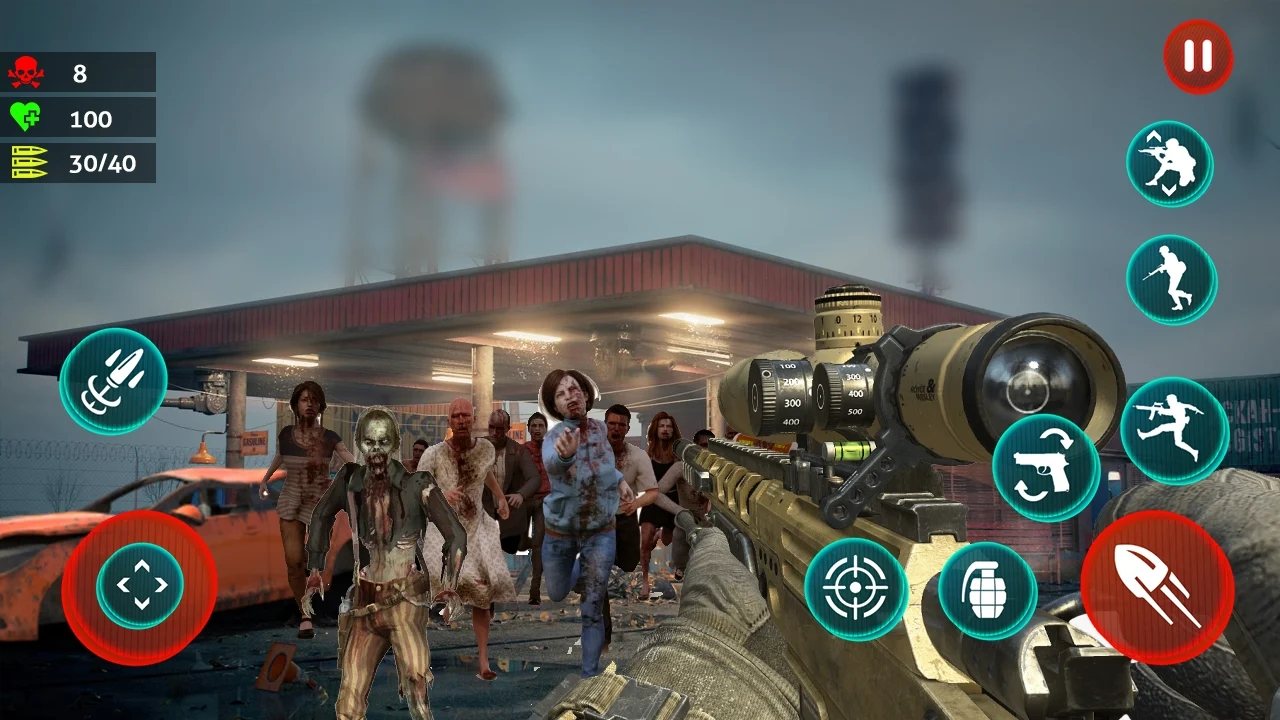Viewport: 1280px width, 720px height.
Task: Pause the game with the red button
Action: point(1197,57)
